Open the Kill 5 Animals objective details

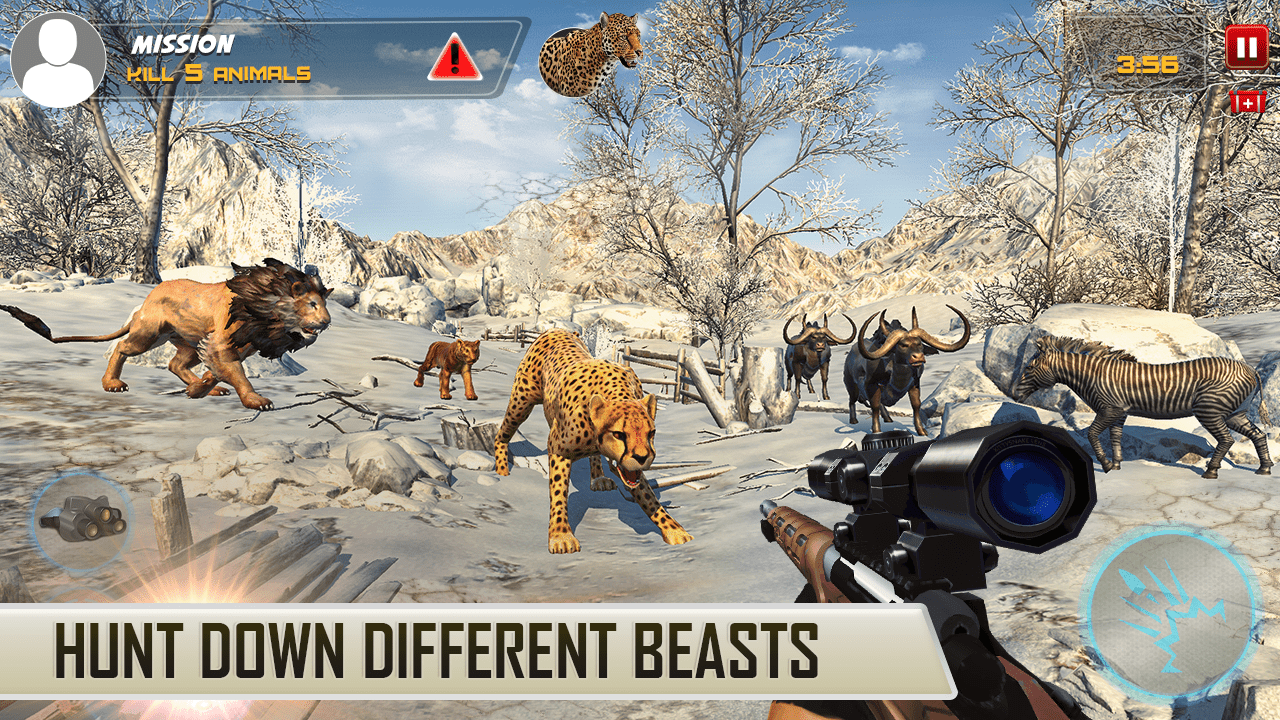point(222,70)
